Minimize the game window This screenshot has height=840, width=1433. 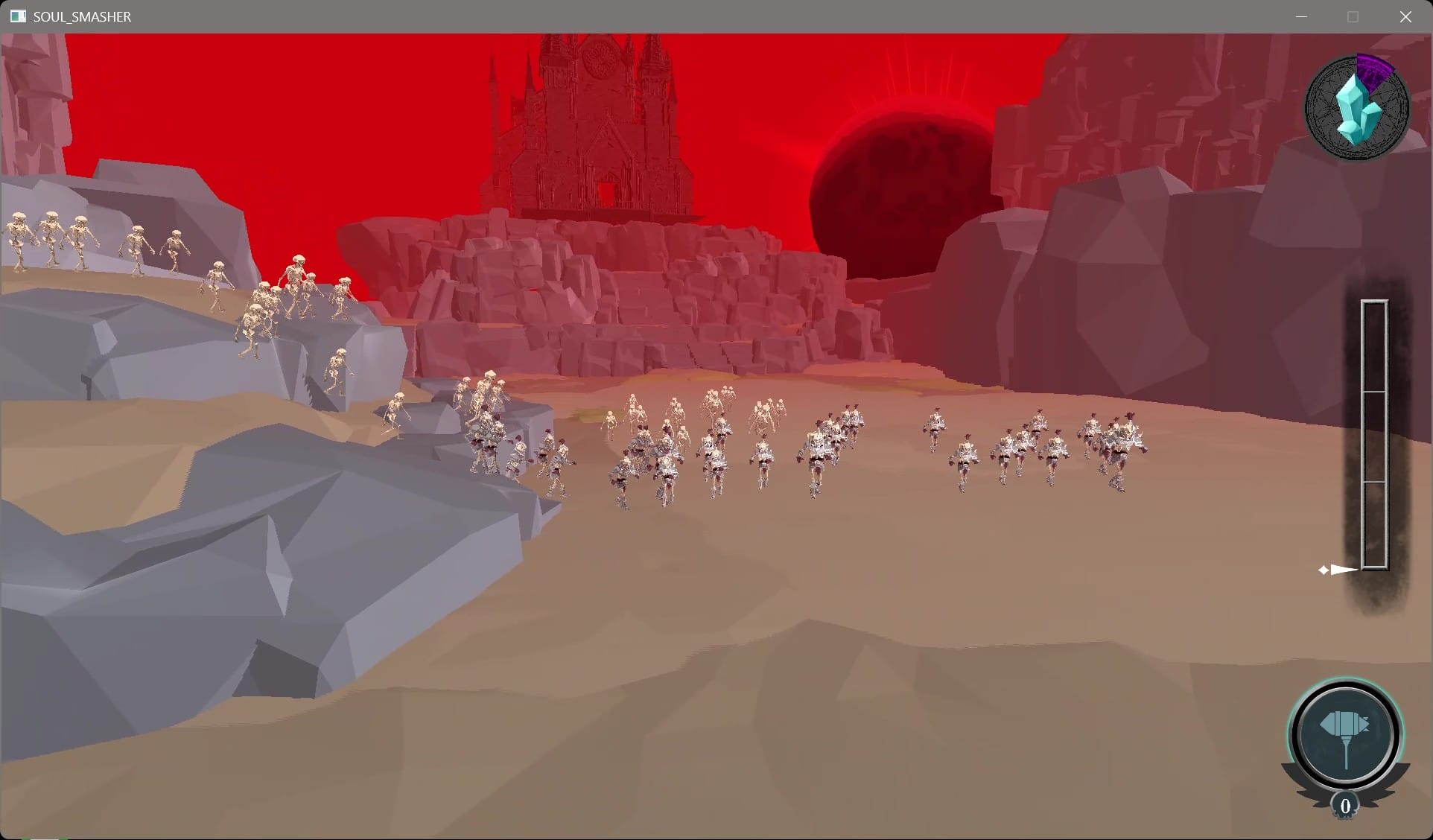tap(1301, 16)
